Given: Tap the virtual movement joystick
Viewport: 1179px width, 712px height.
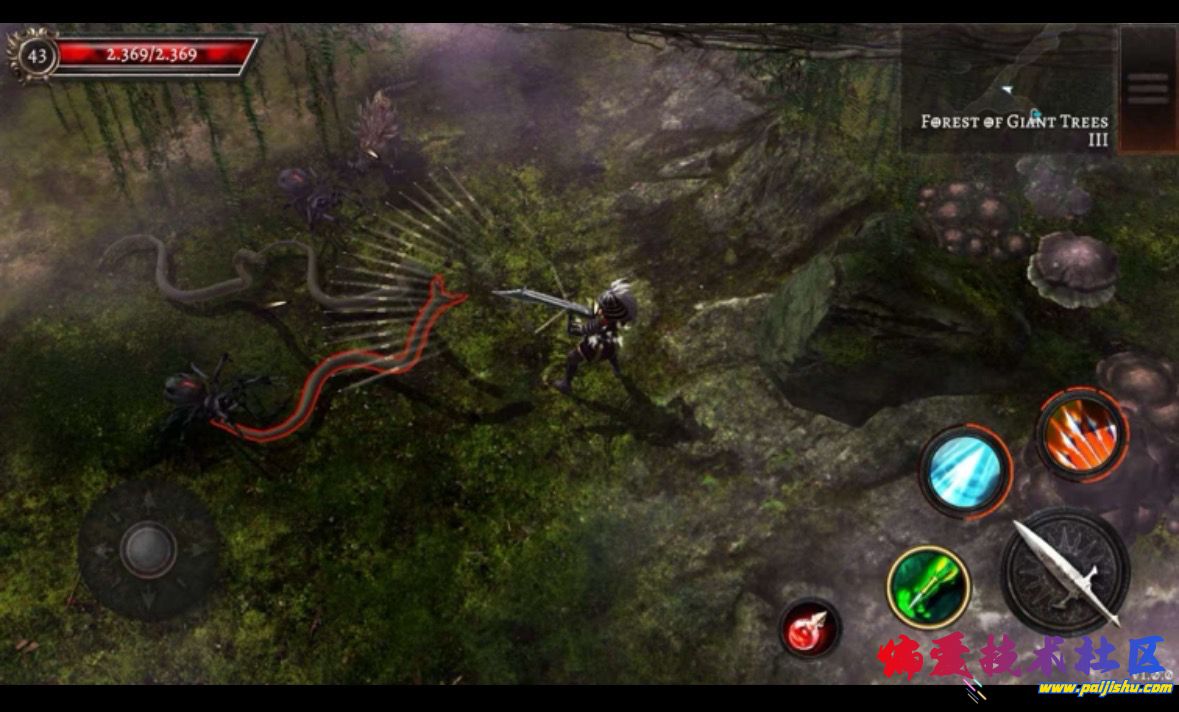Looking at the screenshot, I should click(x=149, y=549).
